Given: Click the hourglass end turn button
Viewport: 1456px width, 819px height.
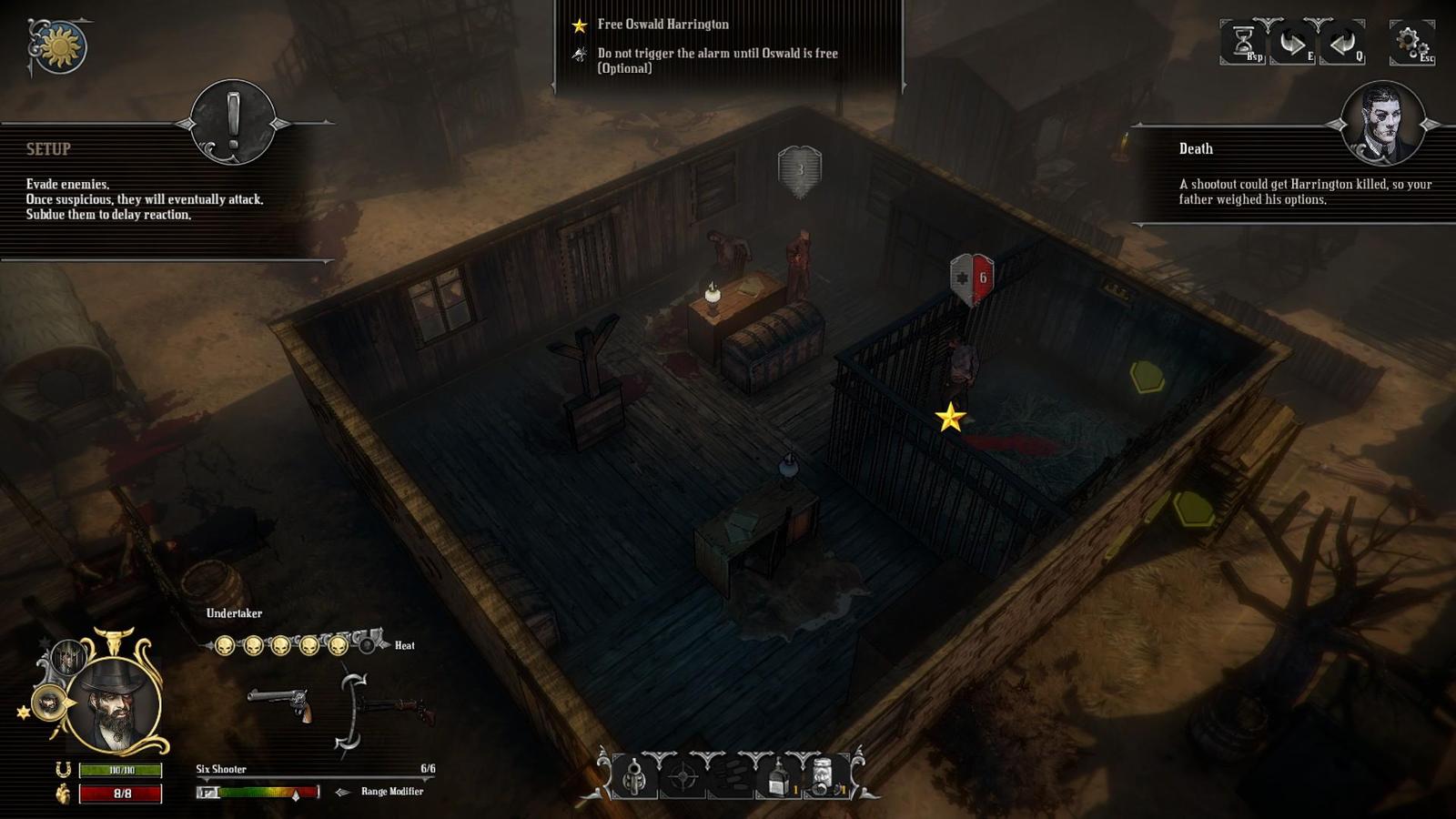Looking at the screenshot, I should pyautogui.click(x=1244, y=42).
